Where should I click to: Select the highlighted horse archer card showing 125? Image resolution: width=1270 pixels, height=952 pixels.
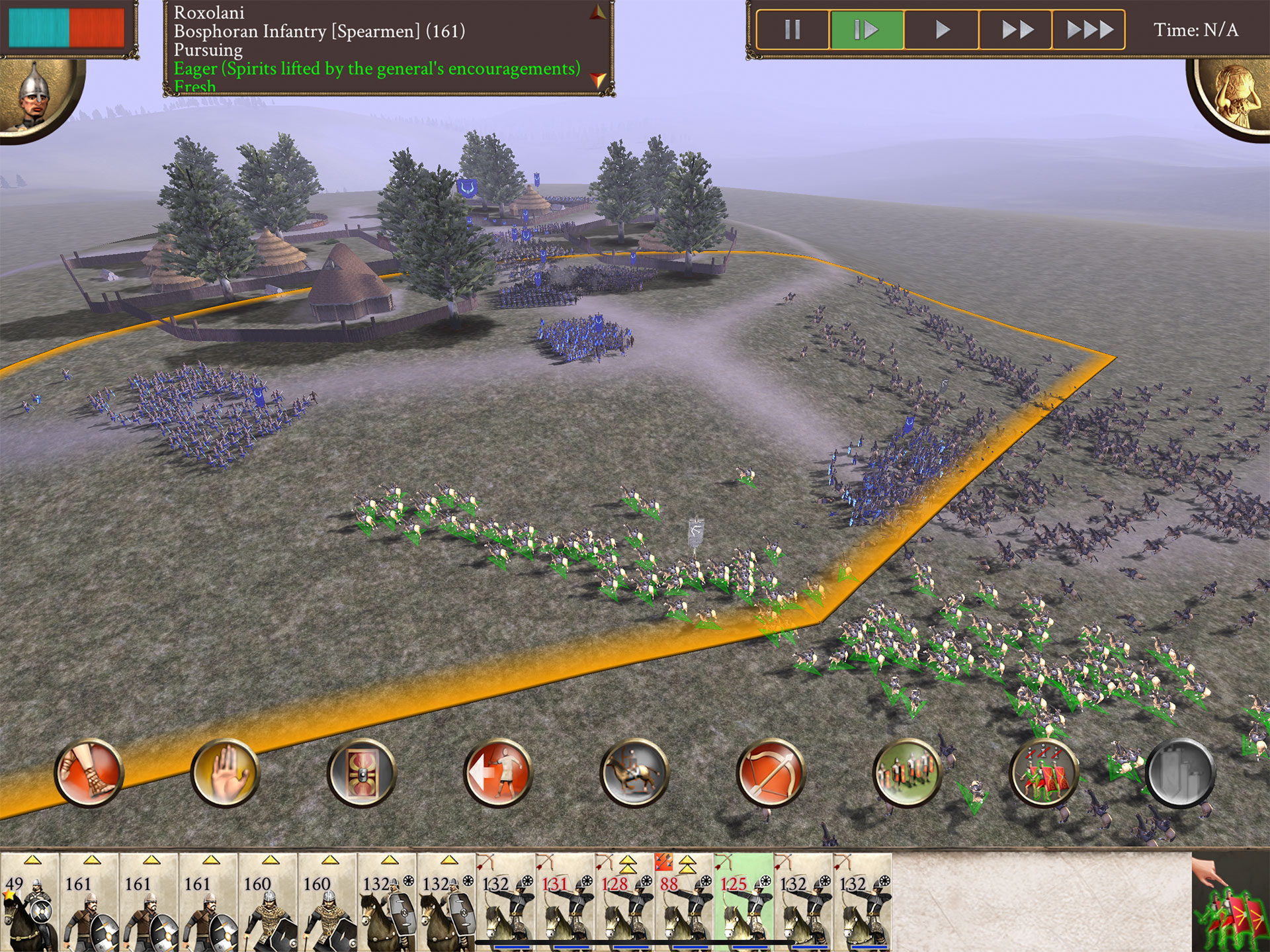pos(743,902)
